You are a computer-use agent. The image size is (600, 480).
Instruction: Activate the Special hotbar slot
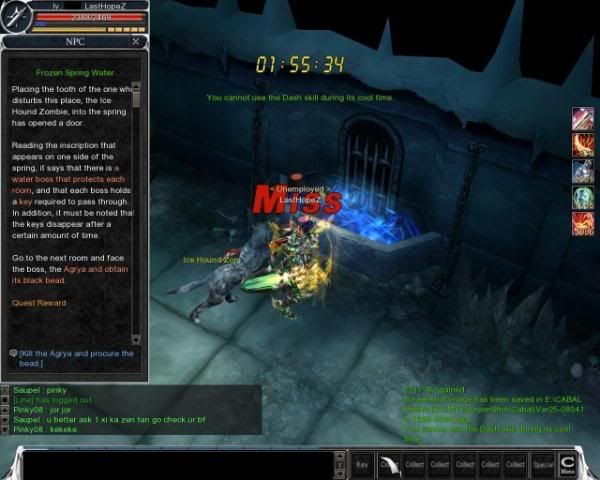tap(542, 464)
